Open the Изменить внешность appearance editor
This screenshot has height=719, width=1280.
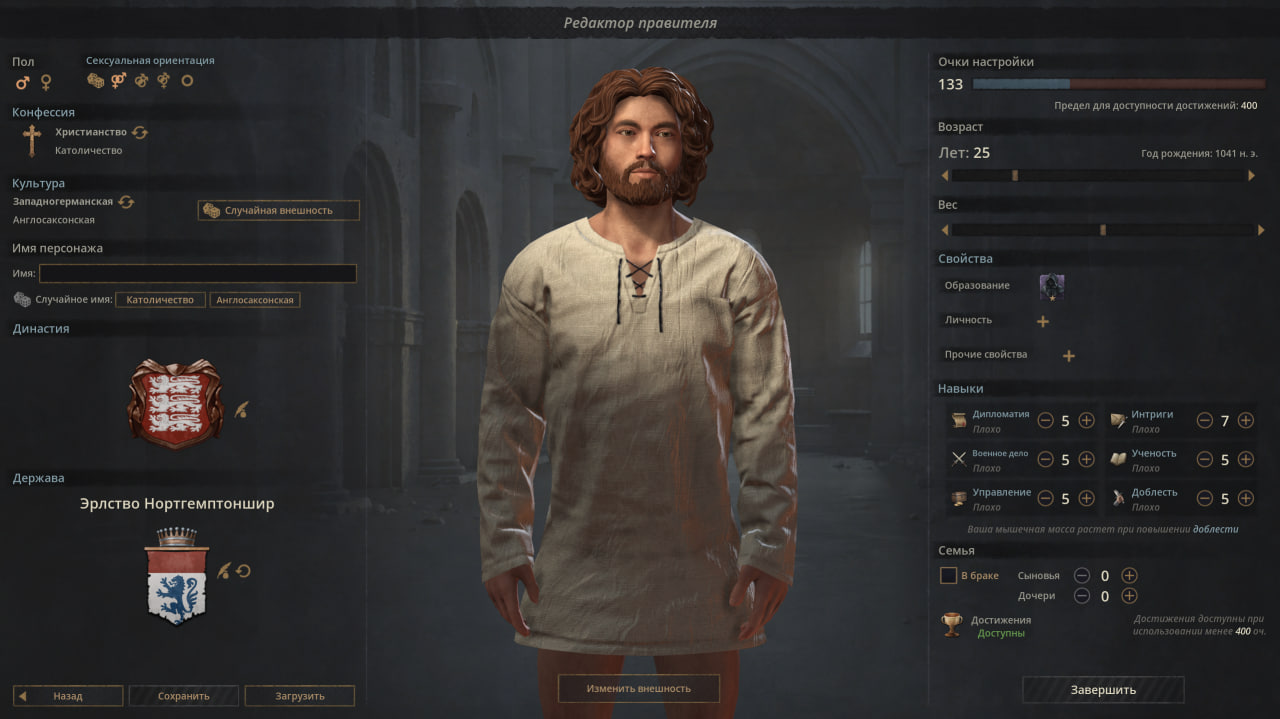click(638, 688)
